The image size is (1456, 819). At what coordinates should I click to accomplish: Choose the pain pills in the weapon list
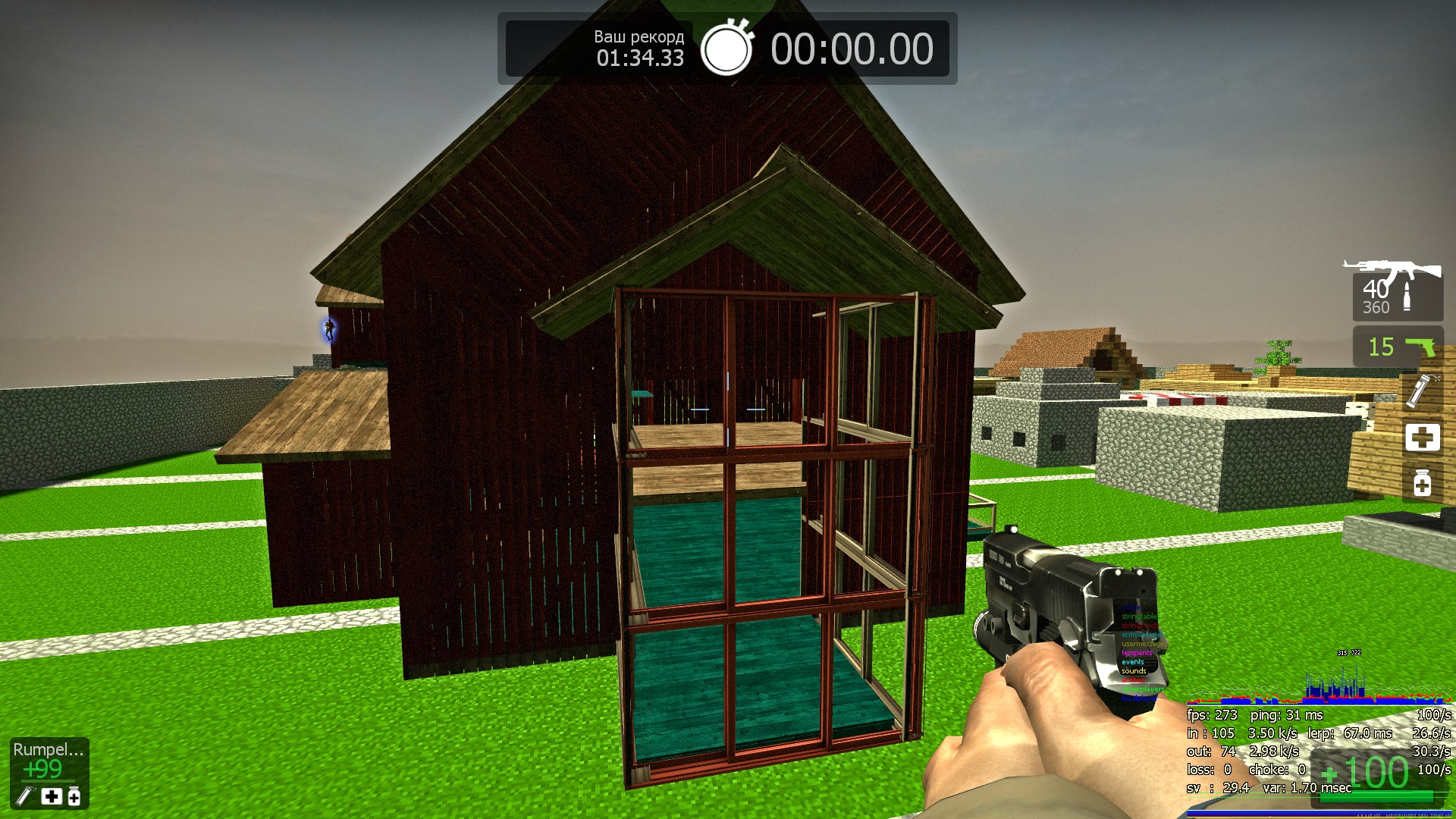tap(1422, 483)
